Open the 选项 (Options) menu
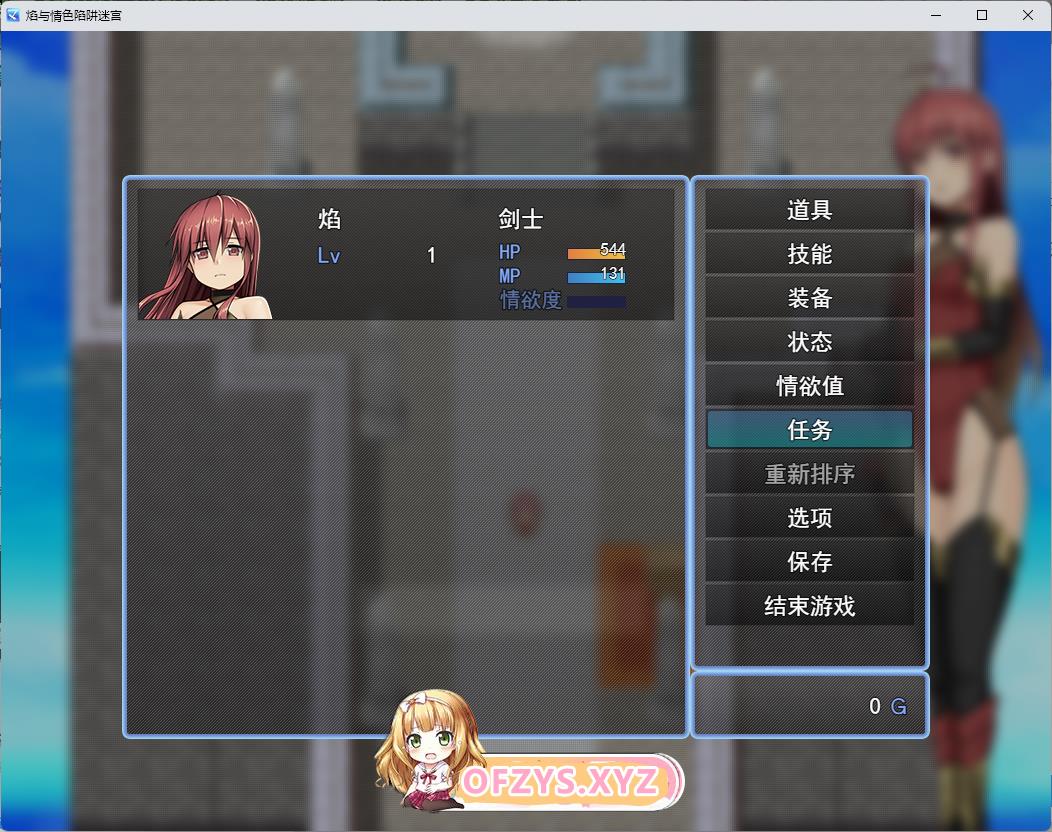 [809, 518]
